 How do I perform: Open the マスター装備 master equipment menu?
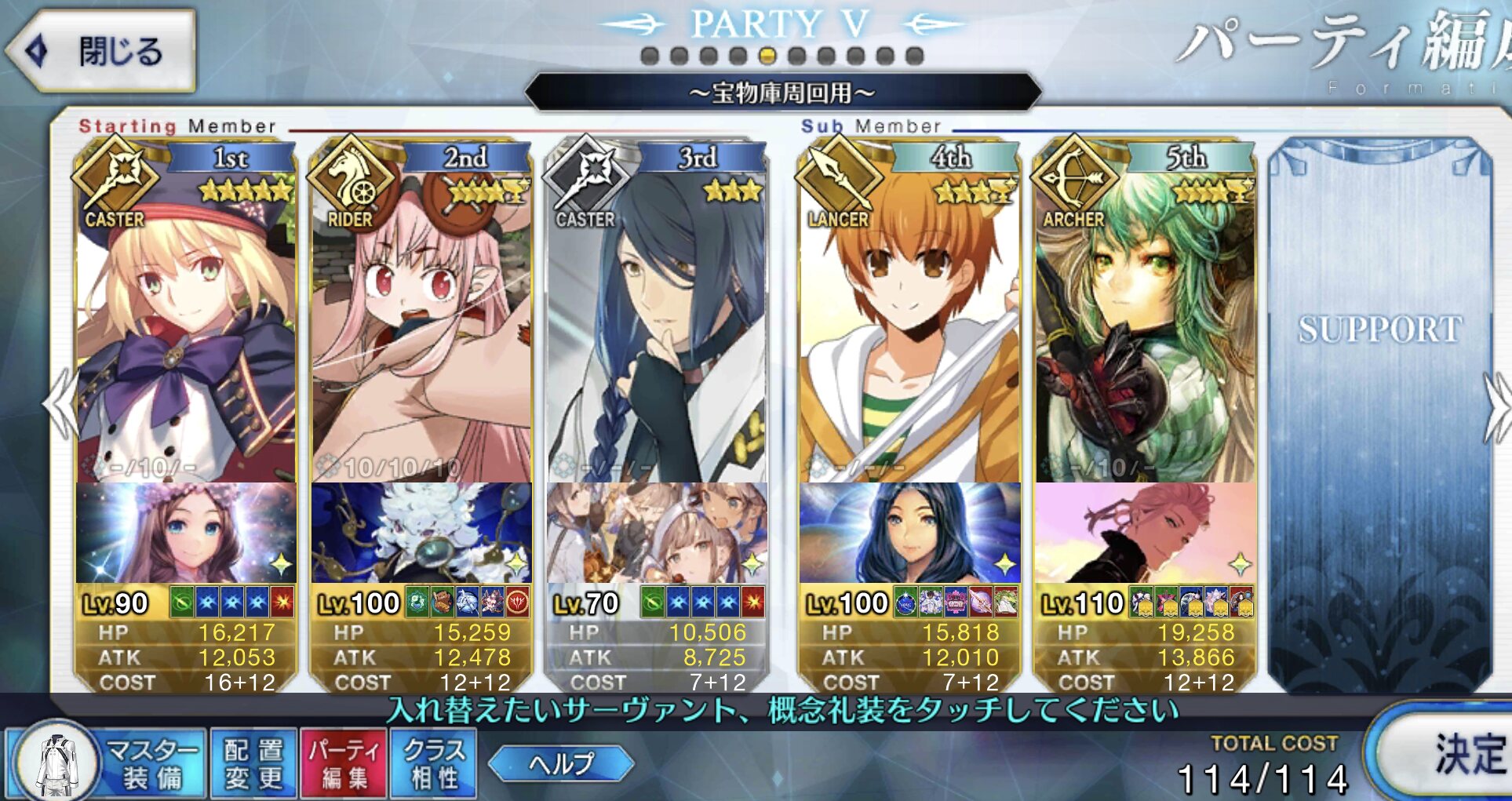(x=107, y=763)
